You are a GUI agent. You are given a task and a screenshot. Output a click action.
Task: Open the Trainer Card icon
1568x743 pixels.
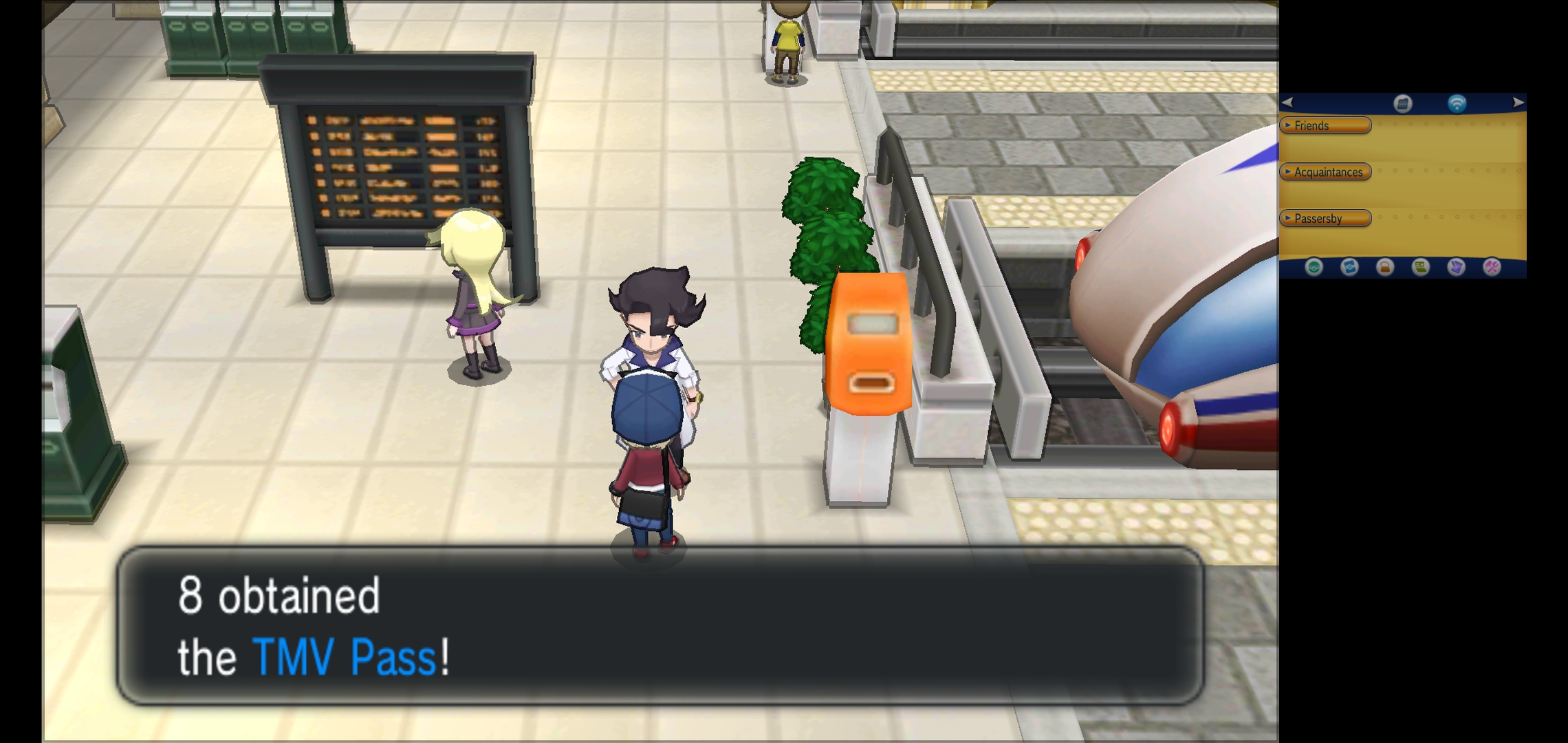pyautogui.click(x=1421, y=267)
